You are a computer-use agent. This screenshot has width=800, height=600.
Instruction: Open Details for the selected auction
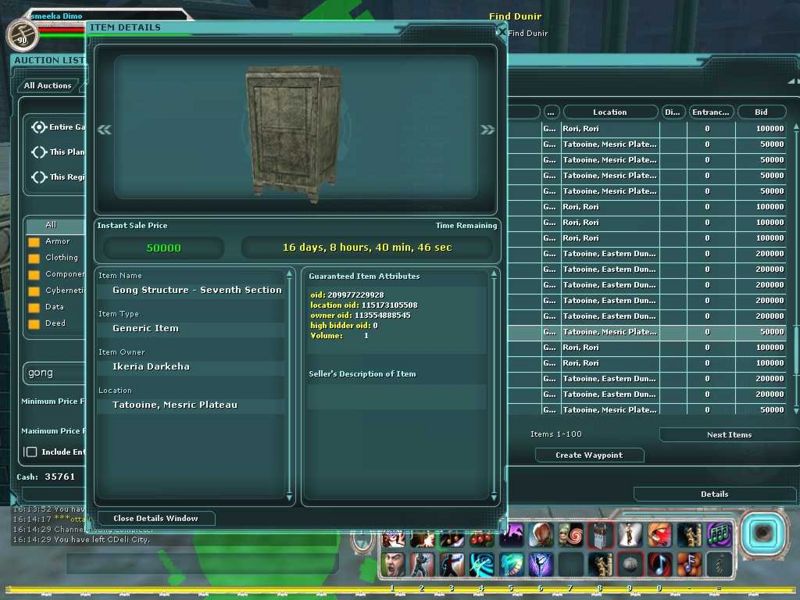point(714,494)
